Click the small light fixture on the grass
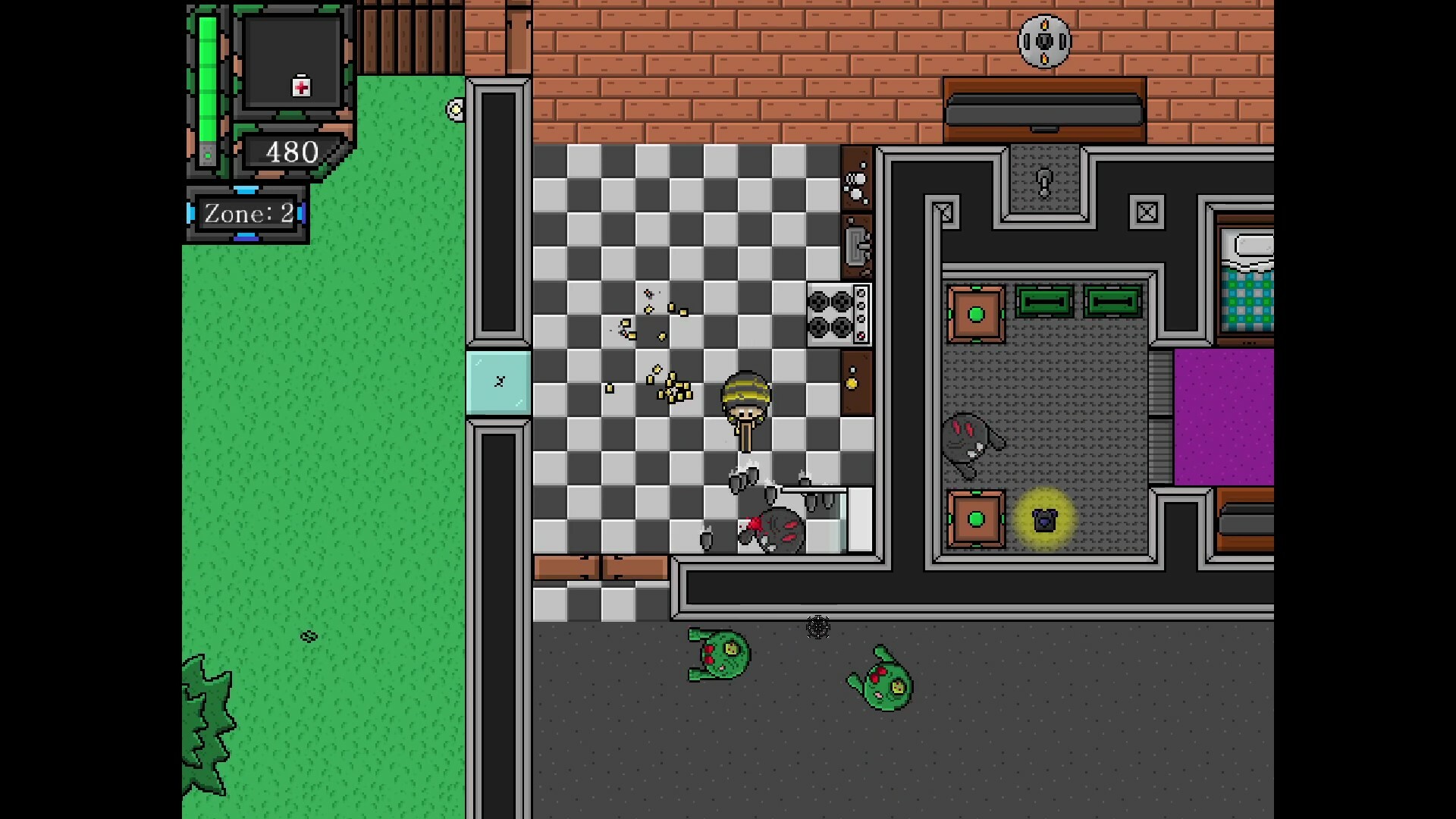The height and width of the screenshot is (819, 1456). (455, 110)
